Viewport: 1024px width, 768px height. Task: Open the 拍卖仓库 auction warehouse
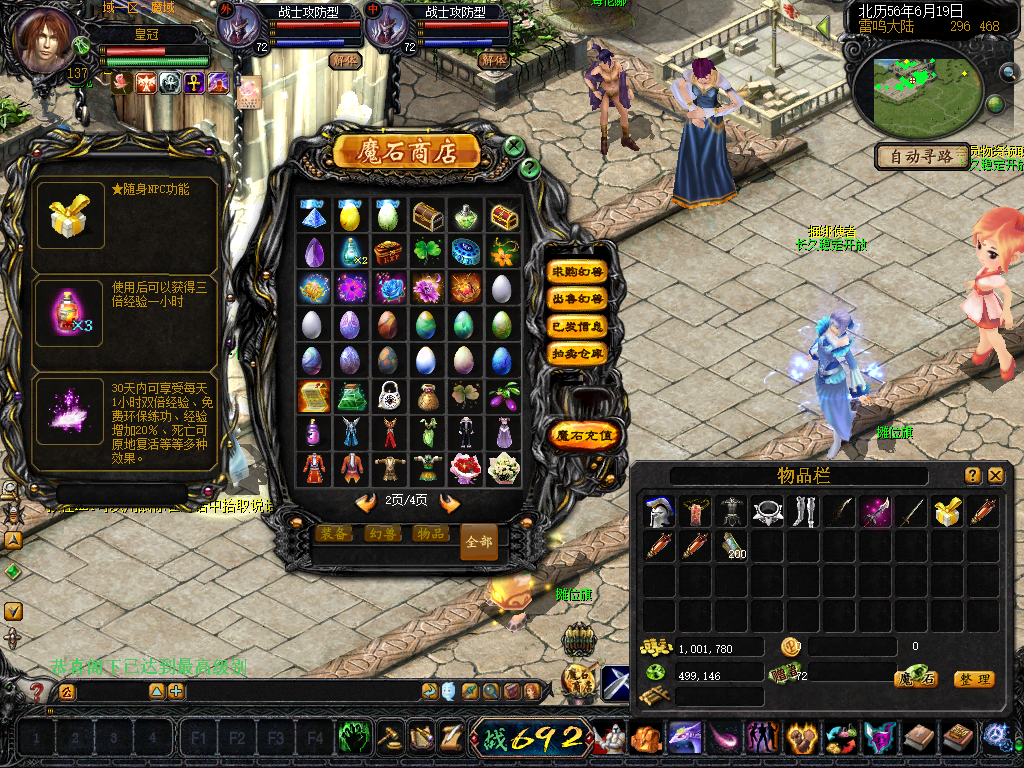[578, 353]
